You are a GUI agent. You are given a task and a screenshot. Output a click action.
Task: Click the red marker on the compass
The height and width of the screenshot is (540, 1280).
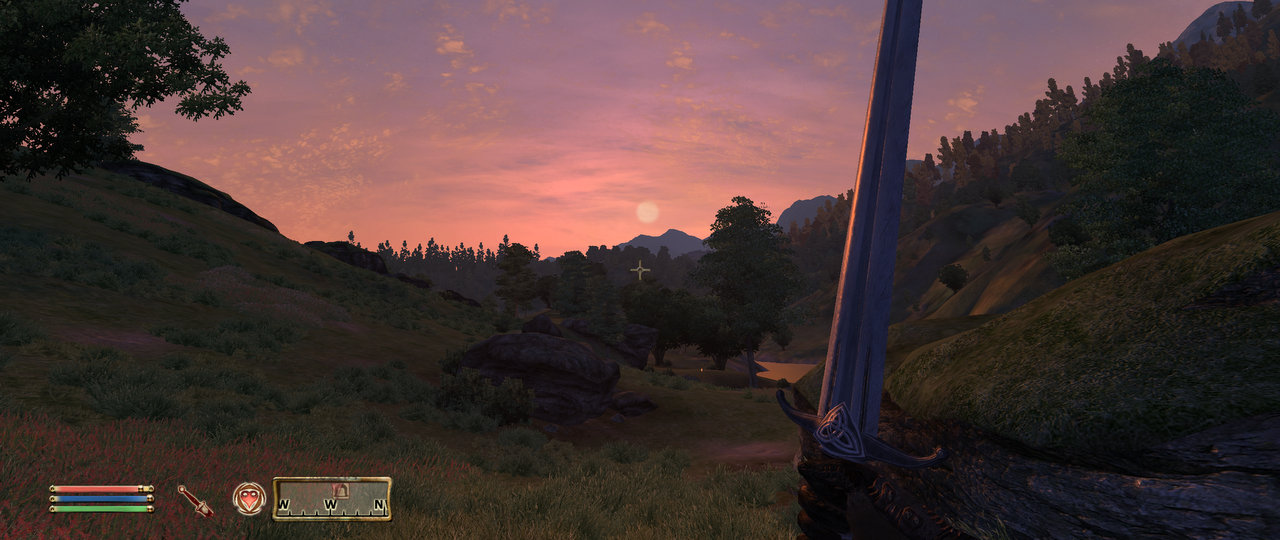click(339, 490)
